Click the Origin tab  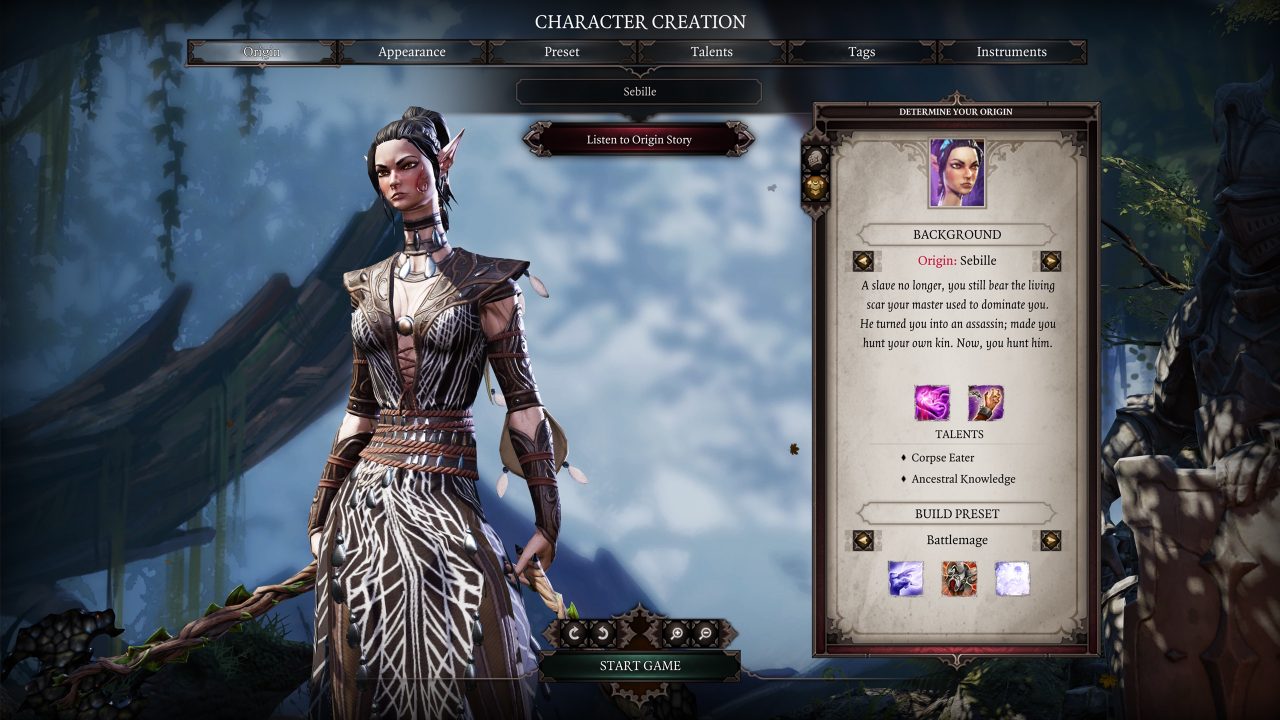tap(262, 52)
